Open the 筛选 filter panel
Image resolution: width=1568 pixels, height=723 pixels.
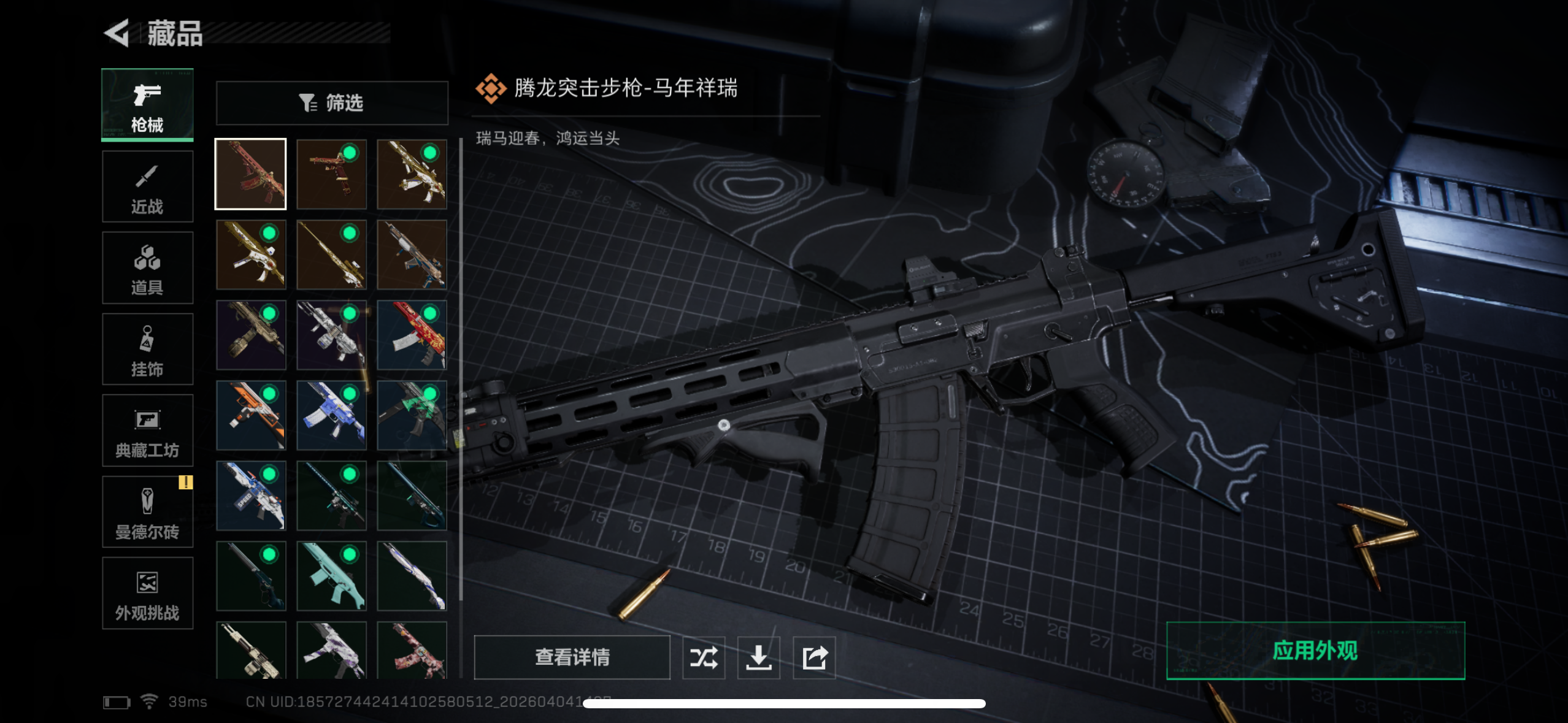pyautogui.click(x=332, y=102)
